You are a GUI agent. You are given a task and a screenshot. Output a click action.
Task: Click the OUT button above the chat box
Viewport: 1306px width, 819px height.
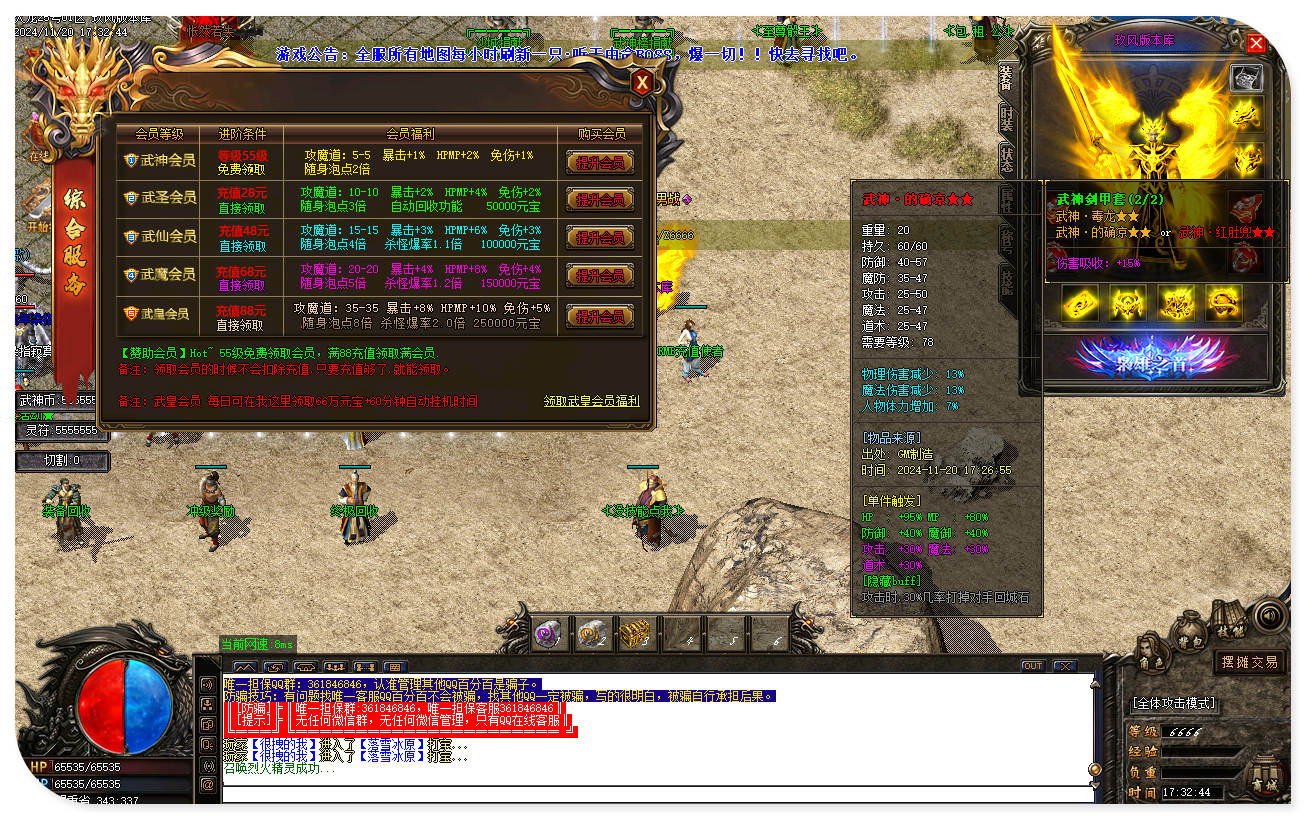[x=1031, y=664]
